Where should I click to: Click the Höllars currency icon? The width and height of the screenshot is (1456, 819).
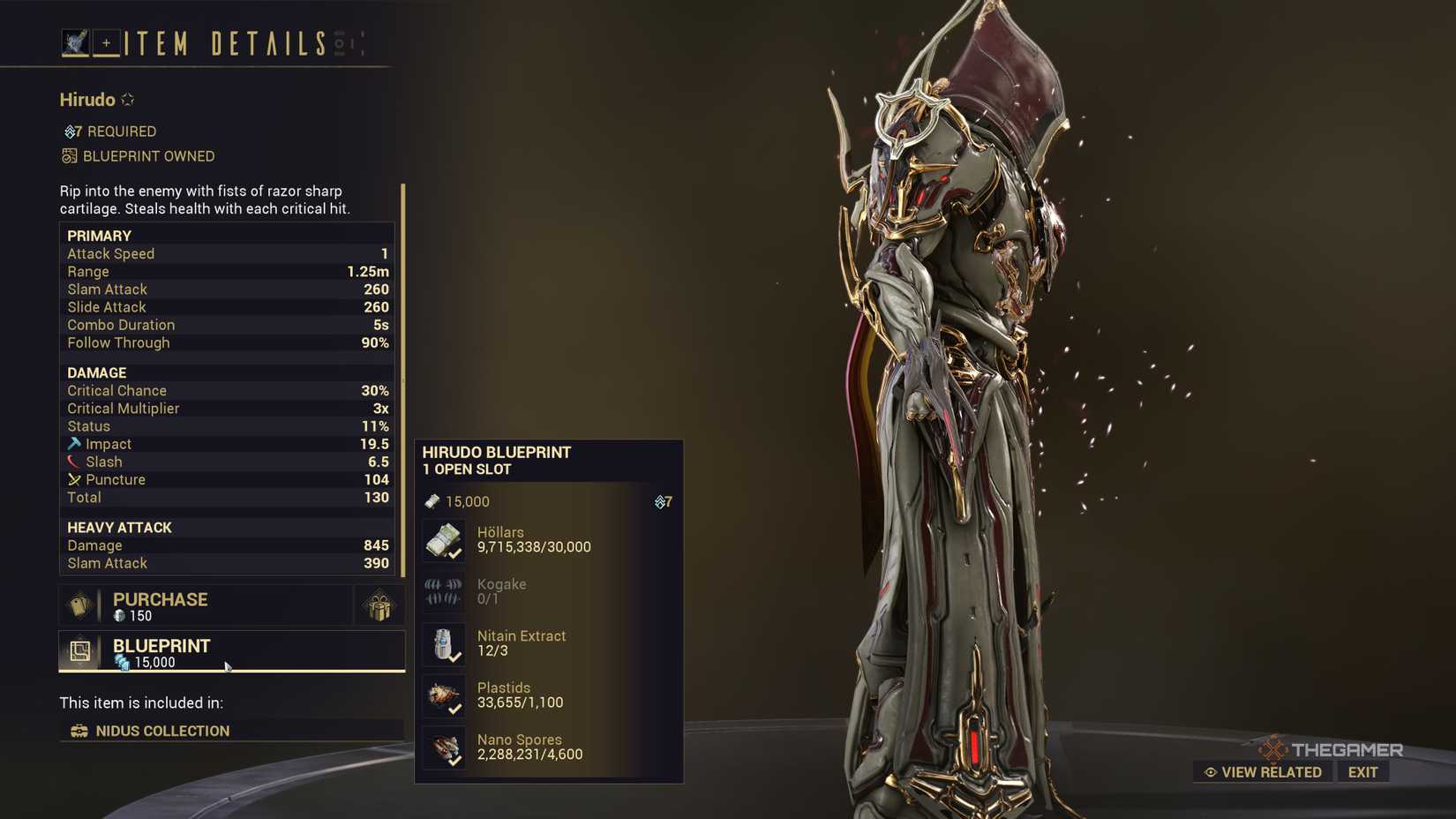pyautogui.click(x=444, y=539)
